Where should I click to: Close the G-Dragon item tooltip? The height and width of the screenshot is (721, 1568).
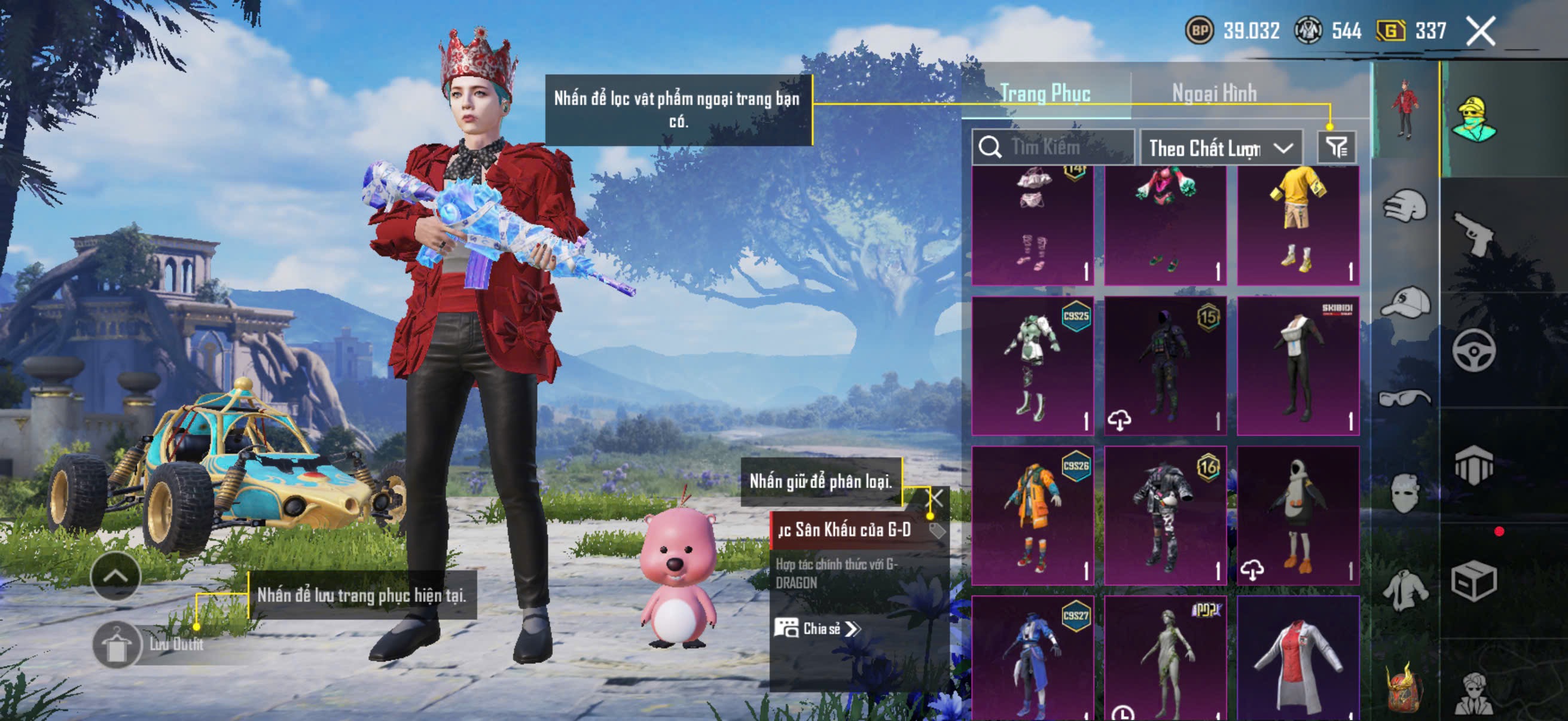pos(935,499)
